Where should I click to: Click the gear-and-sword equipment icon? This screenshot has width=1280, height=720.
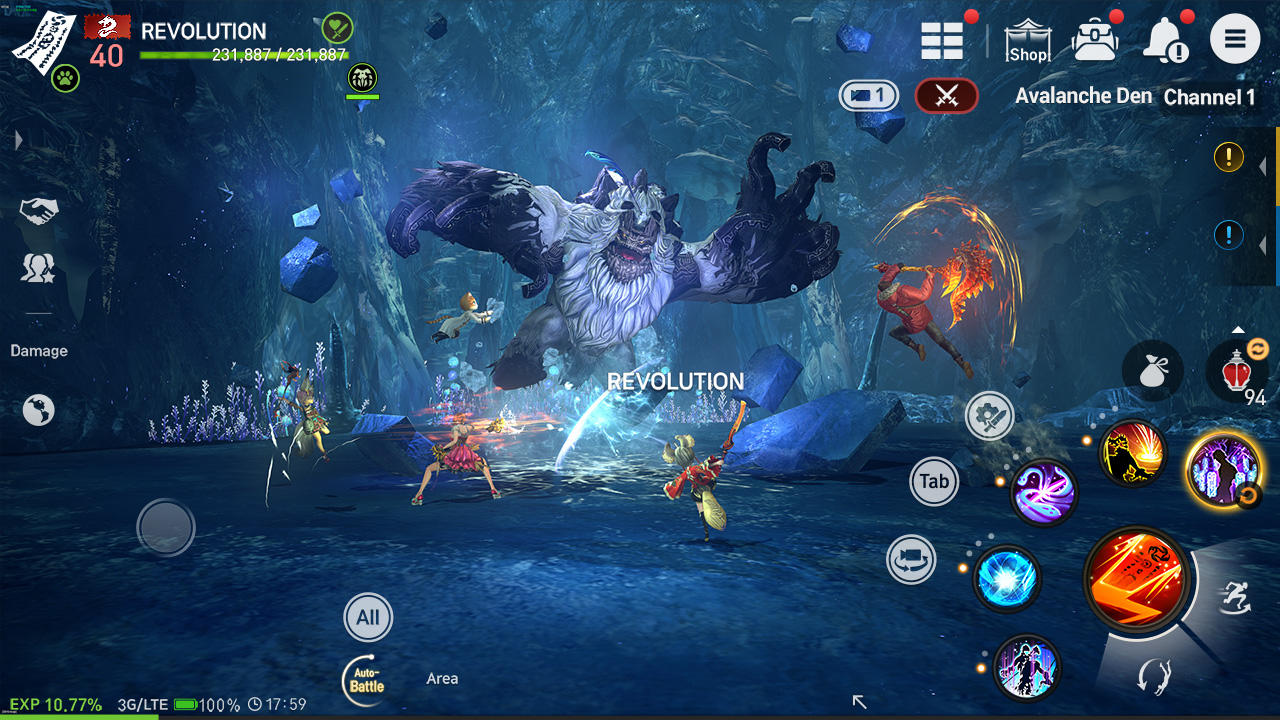click(x=988, y=415)
